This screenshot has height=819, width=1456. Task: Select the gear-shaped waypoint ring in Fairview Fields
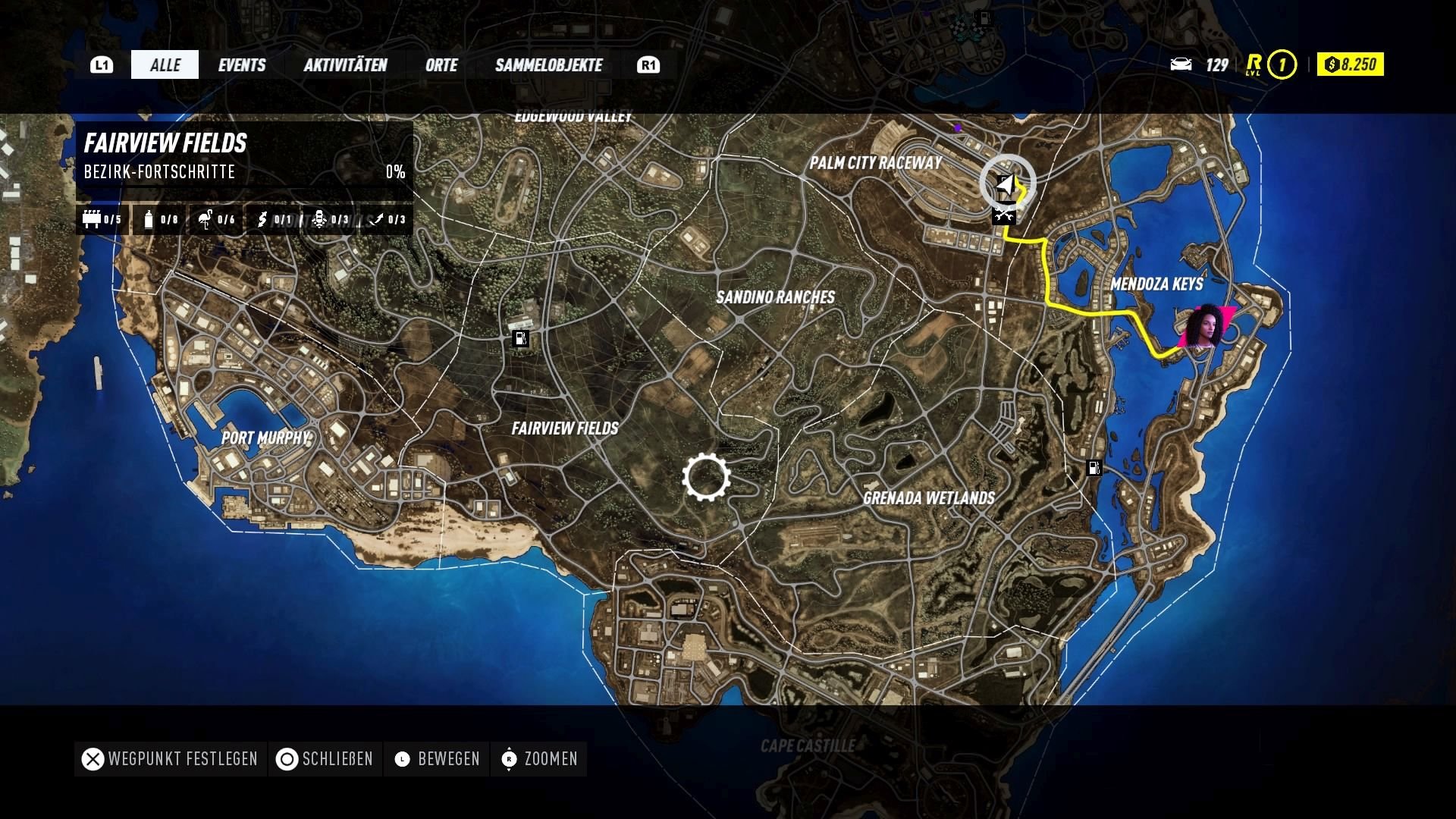point(707,478)
